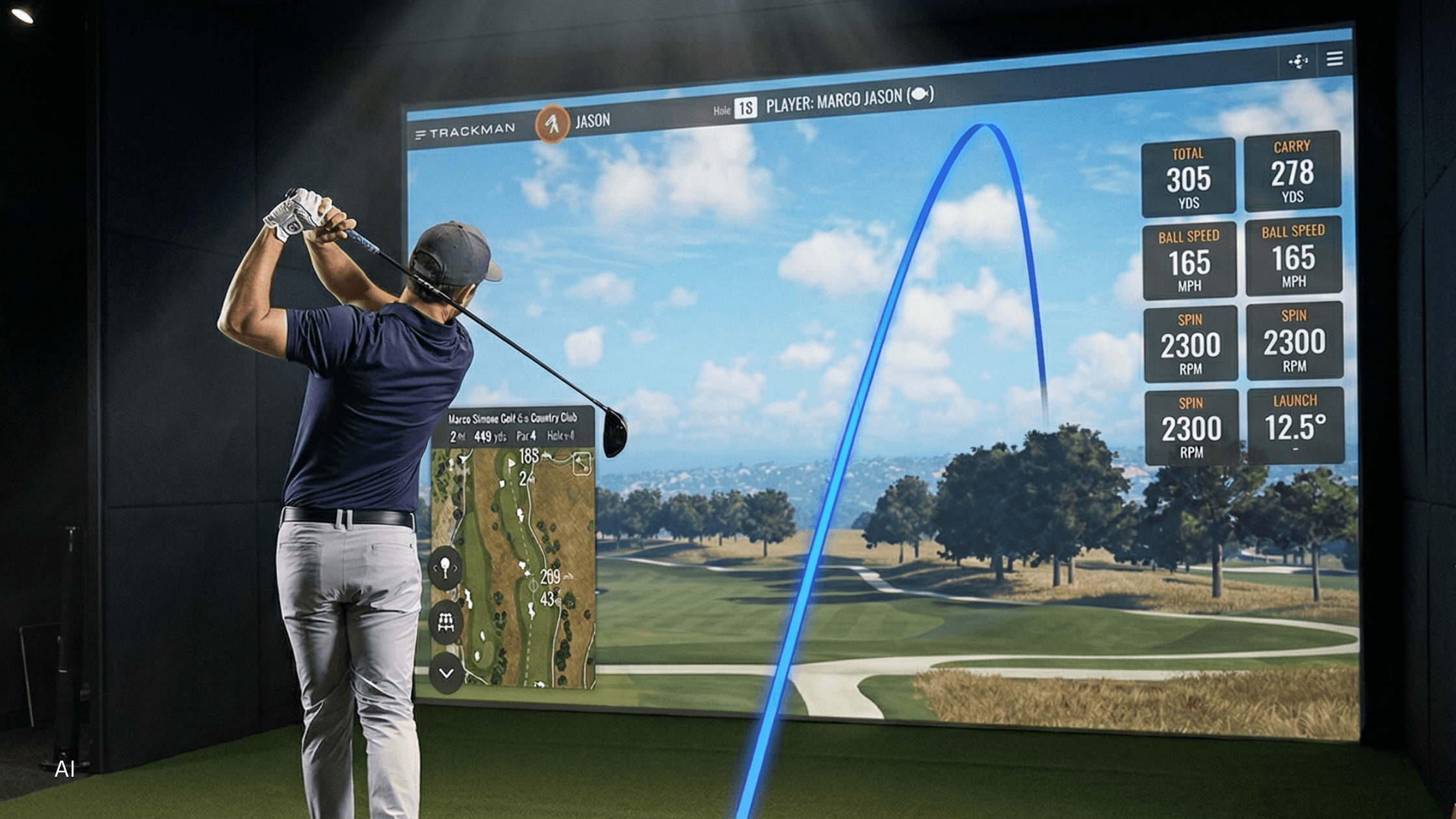Collapse options with the down chevron button
The width and height of the screenshot is (1456, 819).
pyautogui.click(x=447, y=673)
